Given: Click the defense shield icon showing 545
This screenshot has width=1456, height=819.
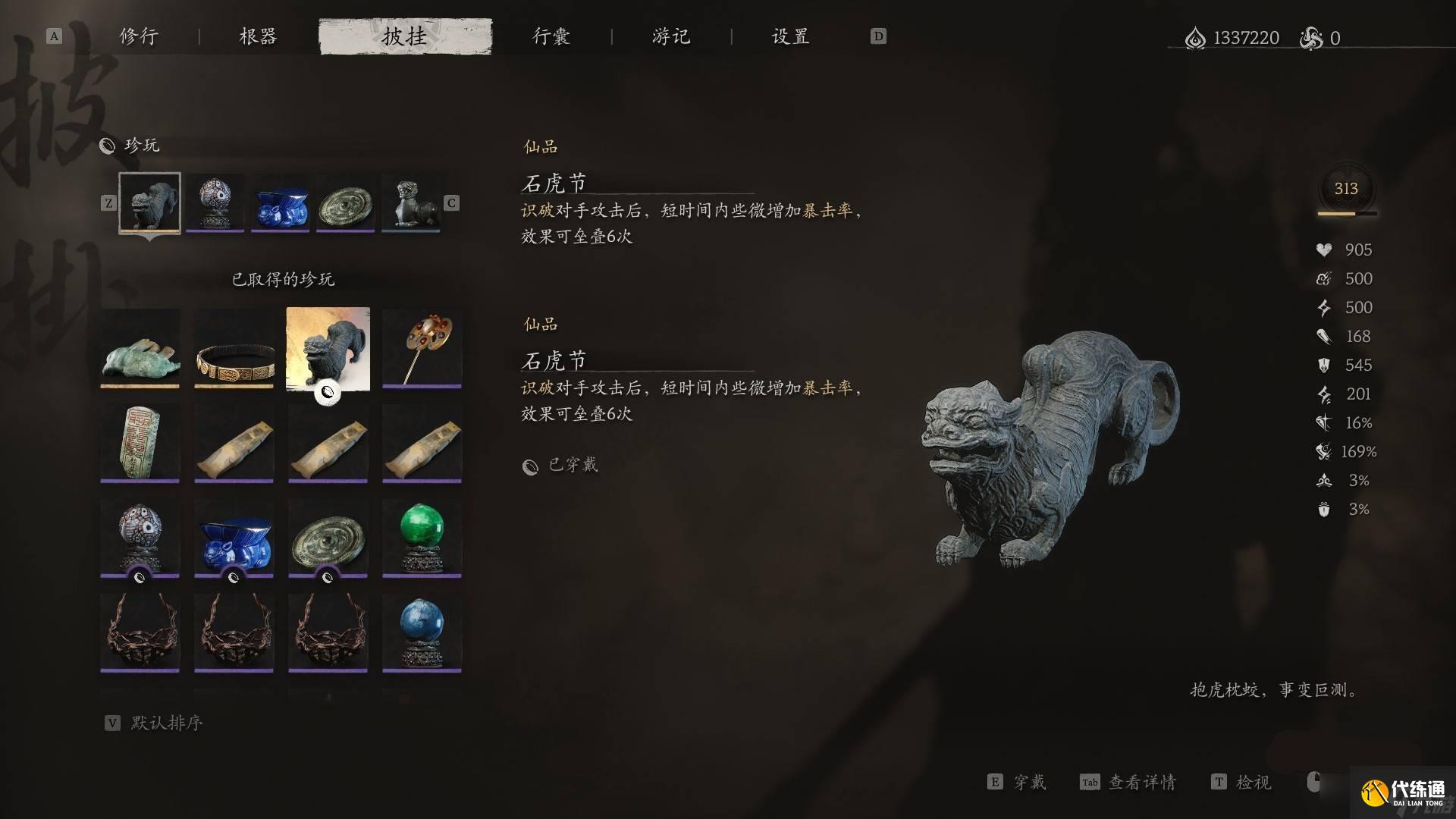Looking at the screenshot, I should click(1323, 365).
